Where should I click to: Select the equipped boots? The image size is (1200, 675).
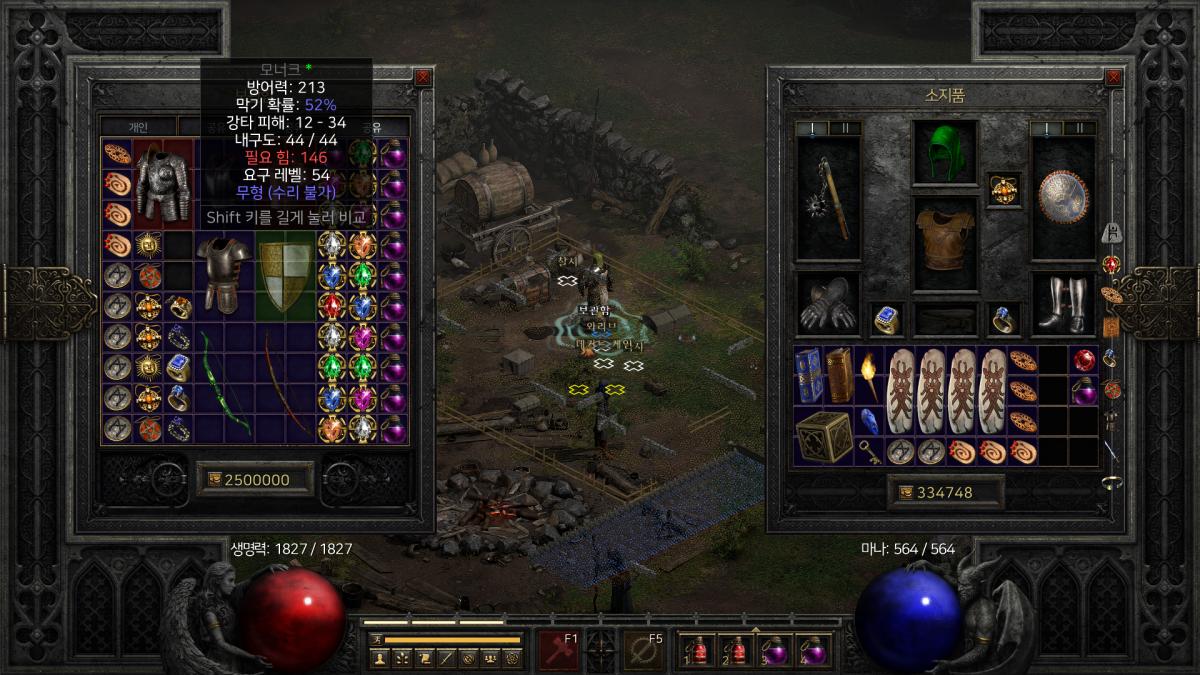[x=1064, y=302]
